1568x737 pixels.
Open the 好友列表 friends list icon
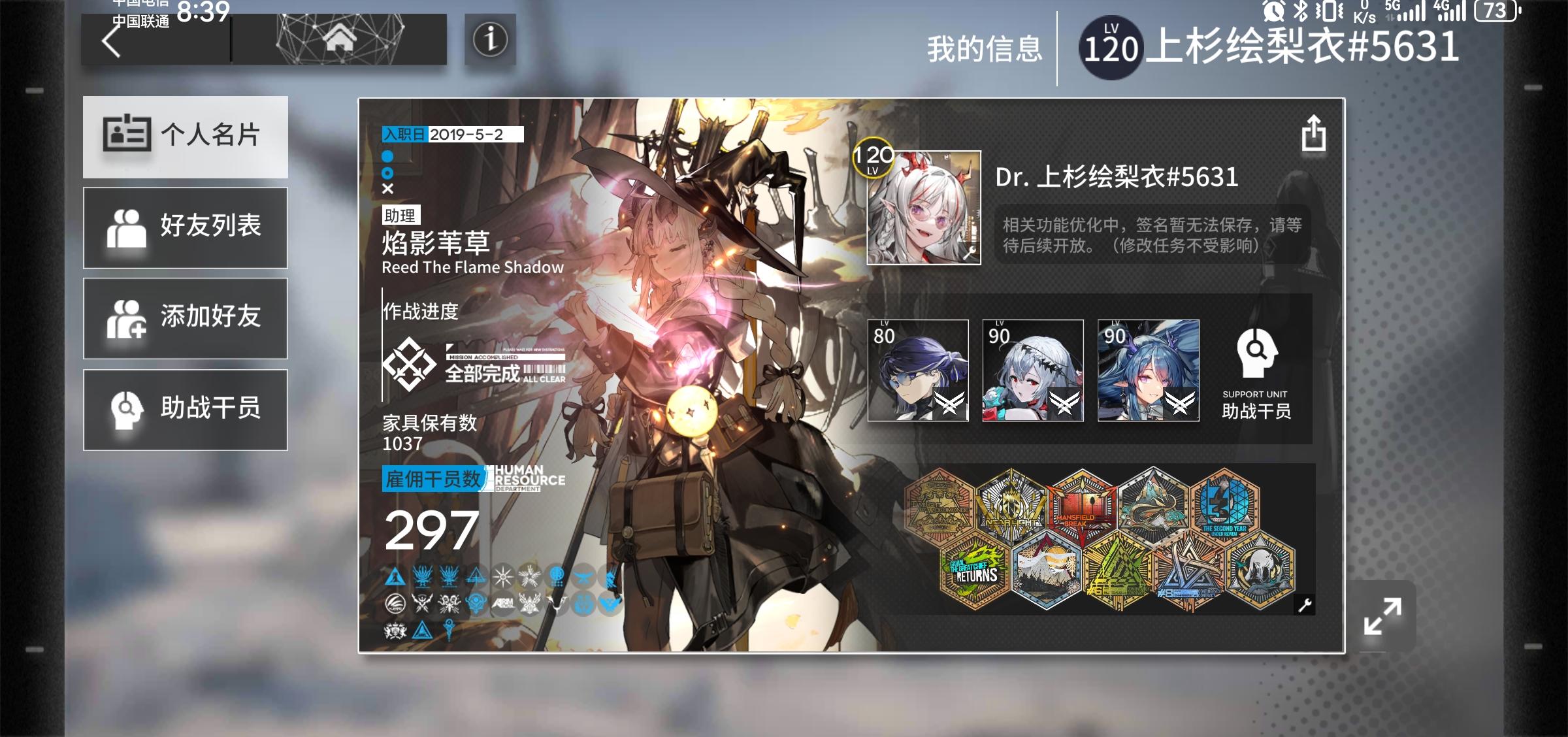tap(129, 226)
